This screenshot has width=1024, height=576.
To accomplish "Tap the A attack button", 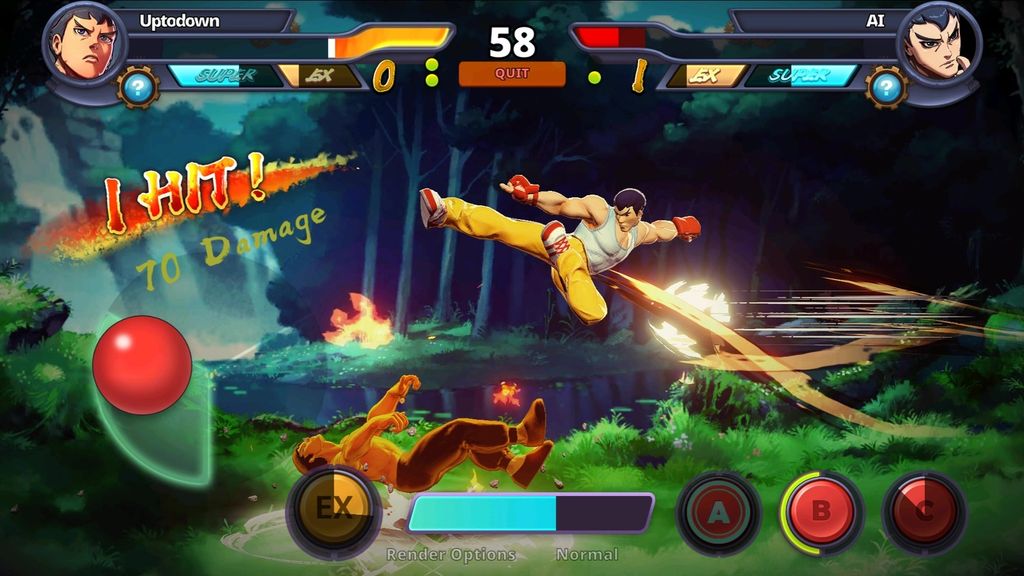I will (718, 513).
